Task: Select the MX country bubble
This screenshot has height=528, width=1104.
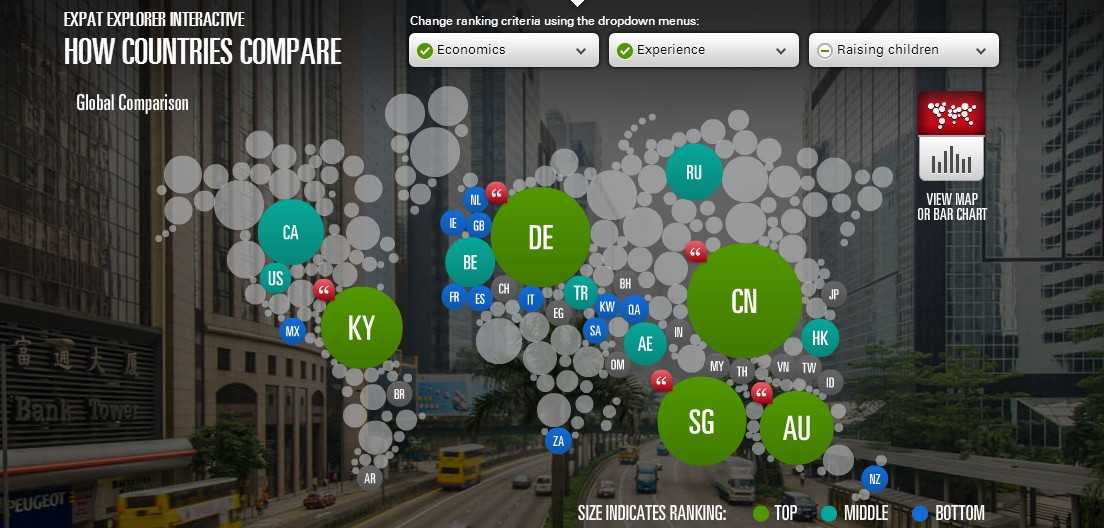Action: (292, 331)
